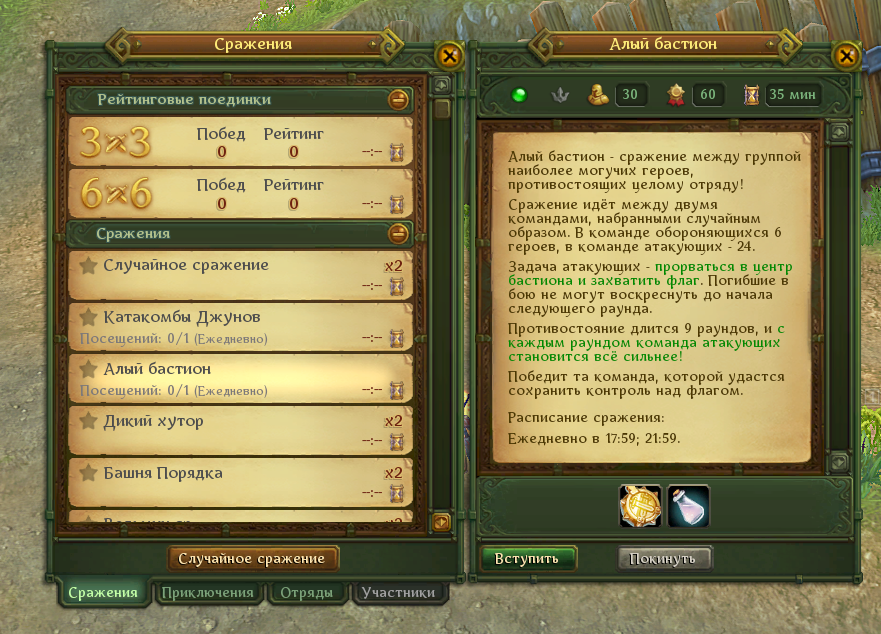This screenshot has width=881, height=634.
Task: Collapse the Рейтинговые поединки section
Action: [x=398, y=100]
